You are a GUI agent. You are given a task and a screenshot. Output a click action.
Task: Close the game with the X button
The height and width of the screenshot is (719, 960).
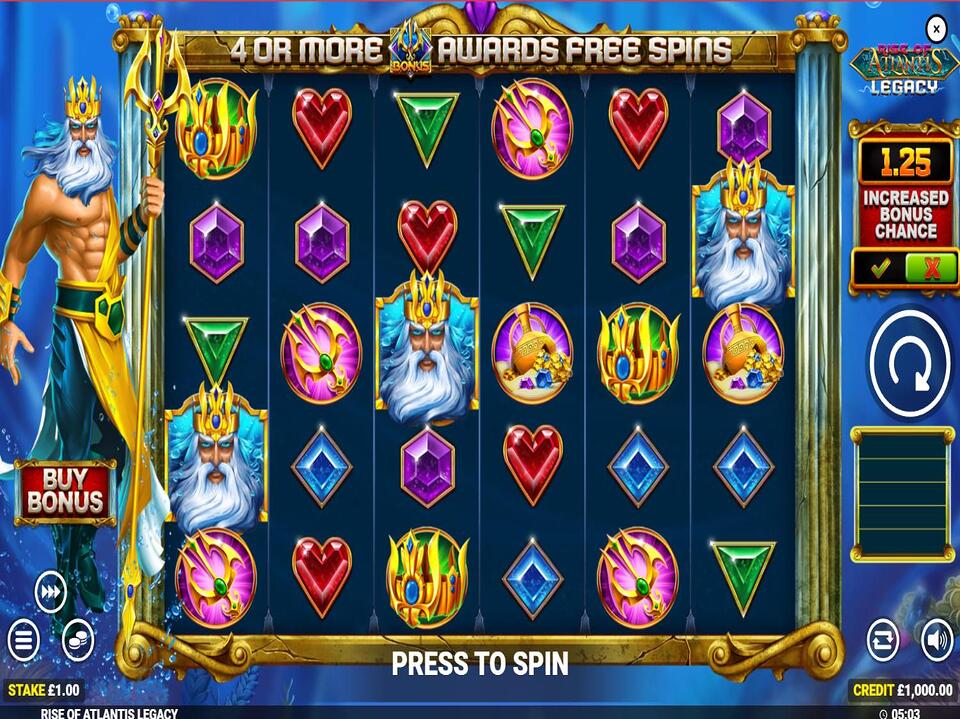tap(935, 29)
